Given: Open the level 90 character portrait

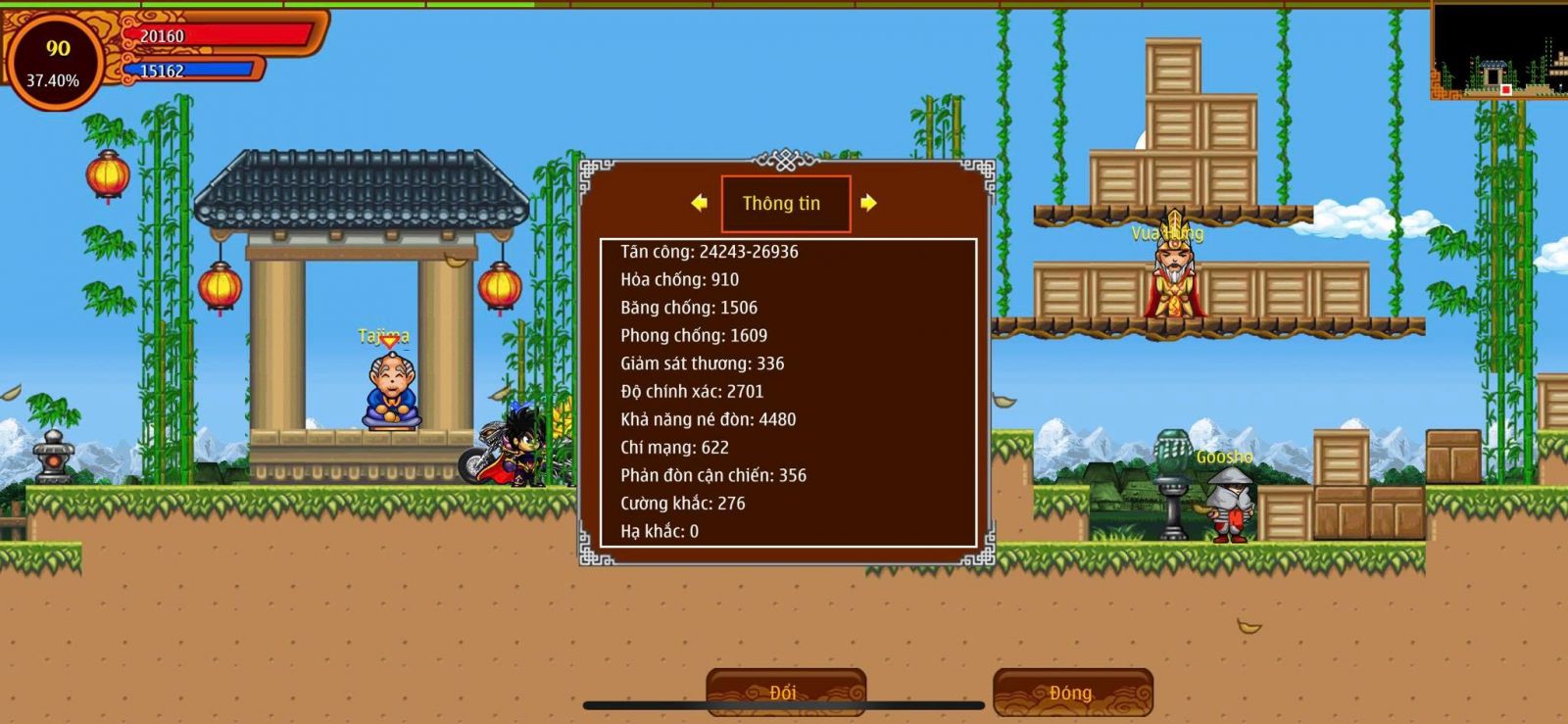Looking at the screenshot, I should point(55,61).
